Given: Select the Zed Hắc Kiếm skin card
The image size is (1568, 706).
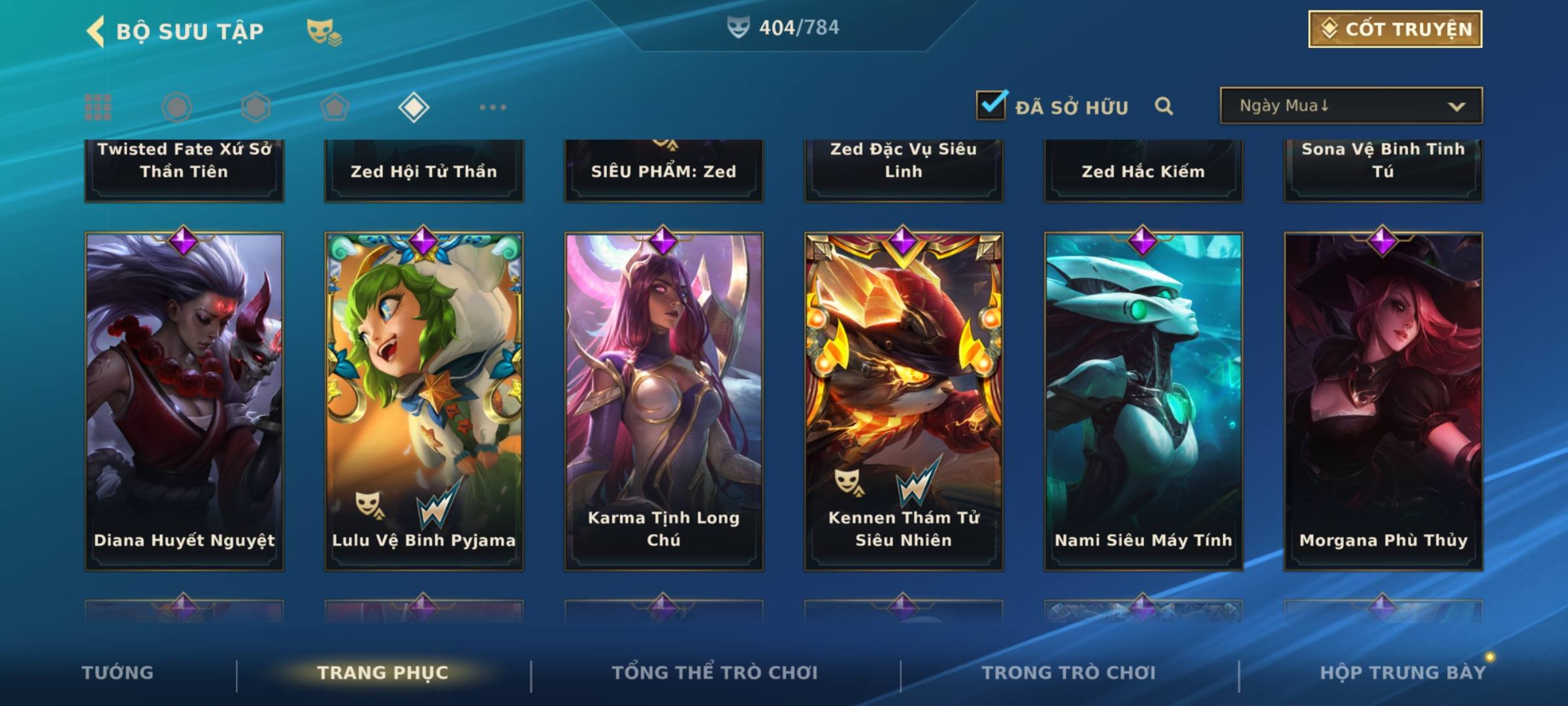Looking at the screenshot, I should (x=1143, y=170).
